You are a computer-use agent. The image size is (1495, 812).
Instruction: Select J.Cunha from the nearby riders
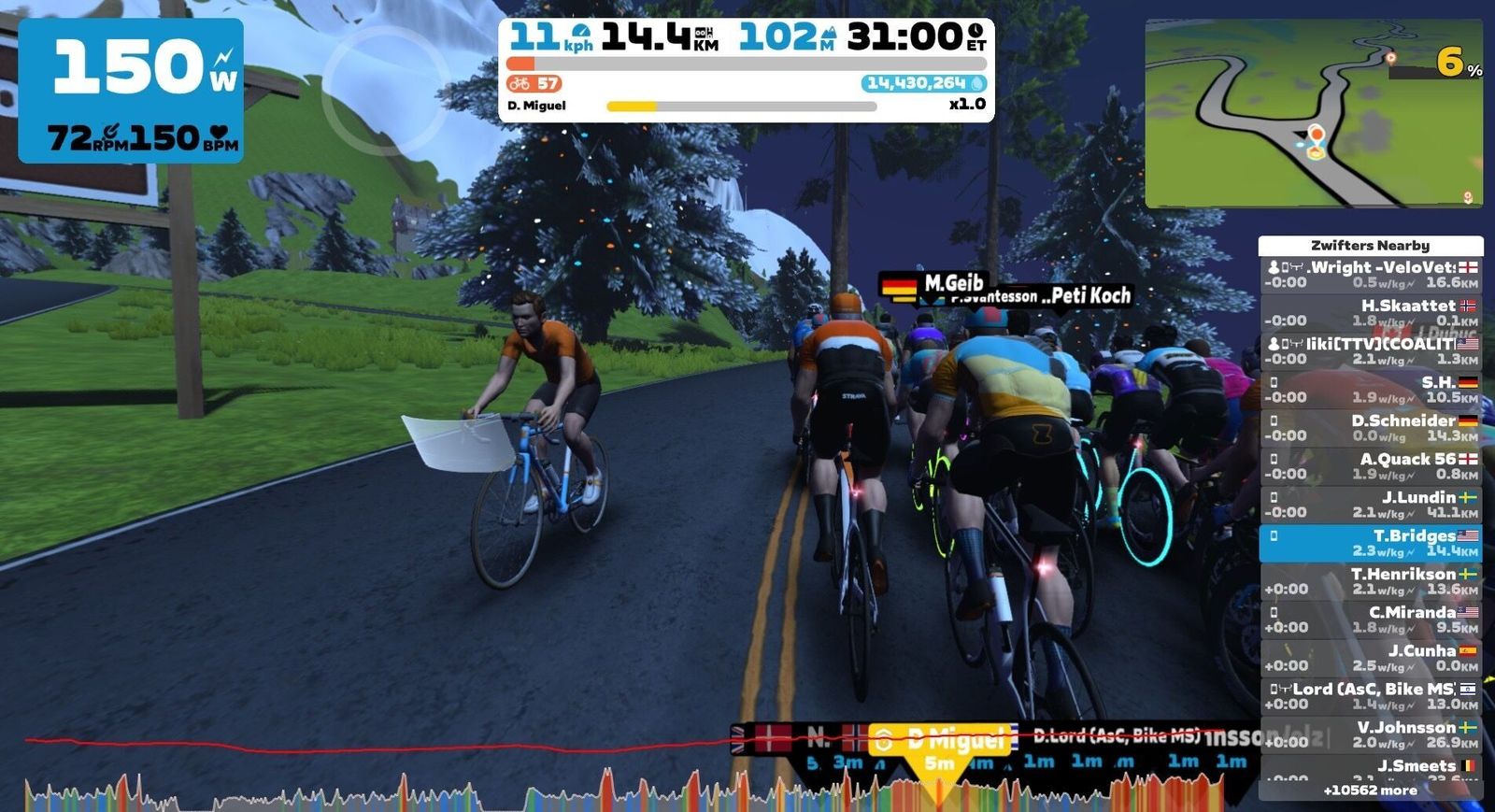point(1370,658)
